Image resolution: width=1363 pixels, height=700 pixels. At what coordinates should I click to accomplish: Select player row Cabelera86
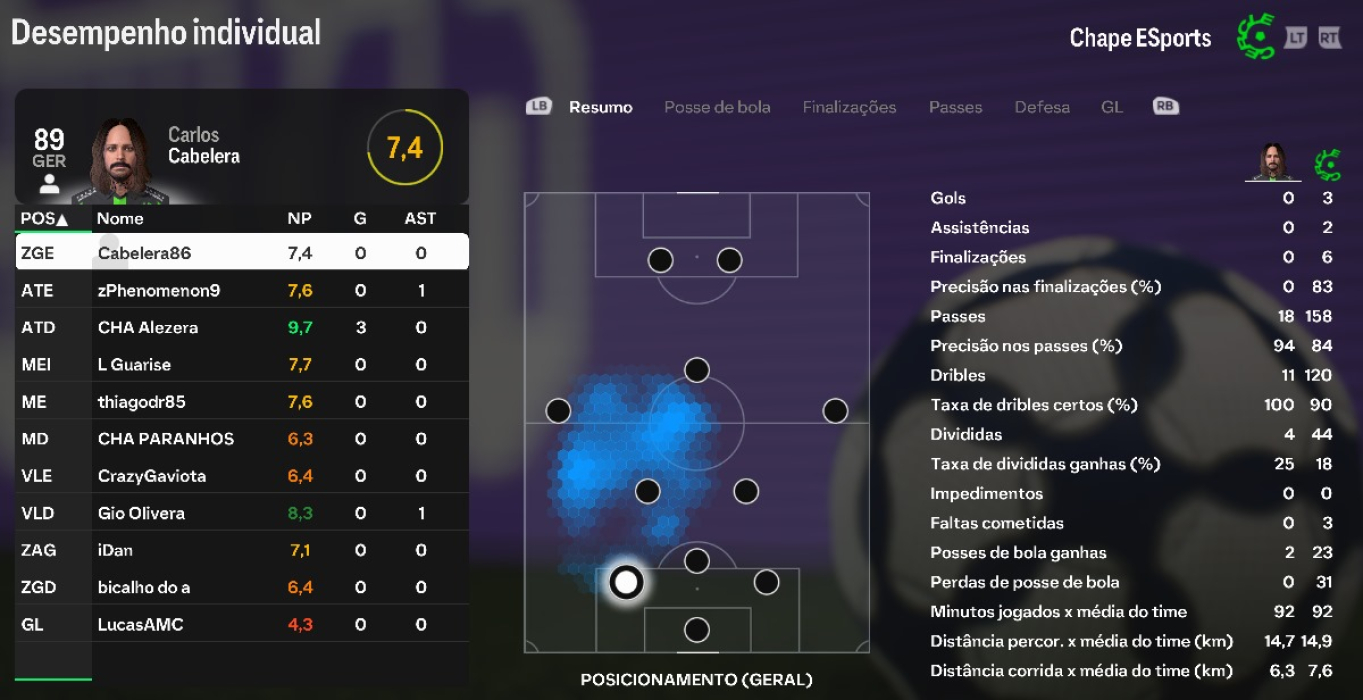click(242, 253)
